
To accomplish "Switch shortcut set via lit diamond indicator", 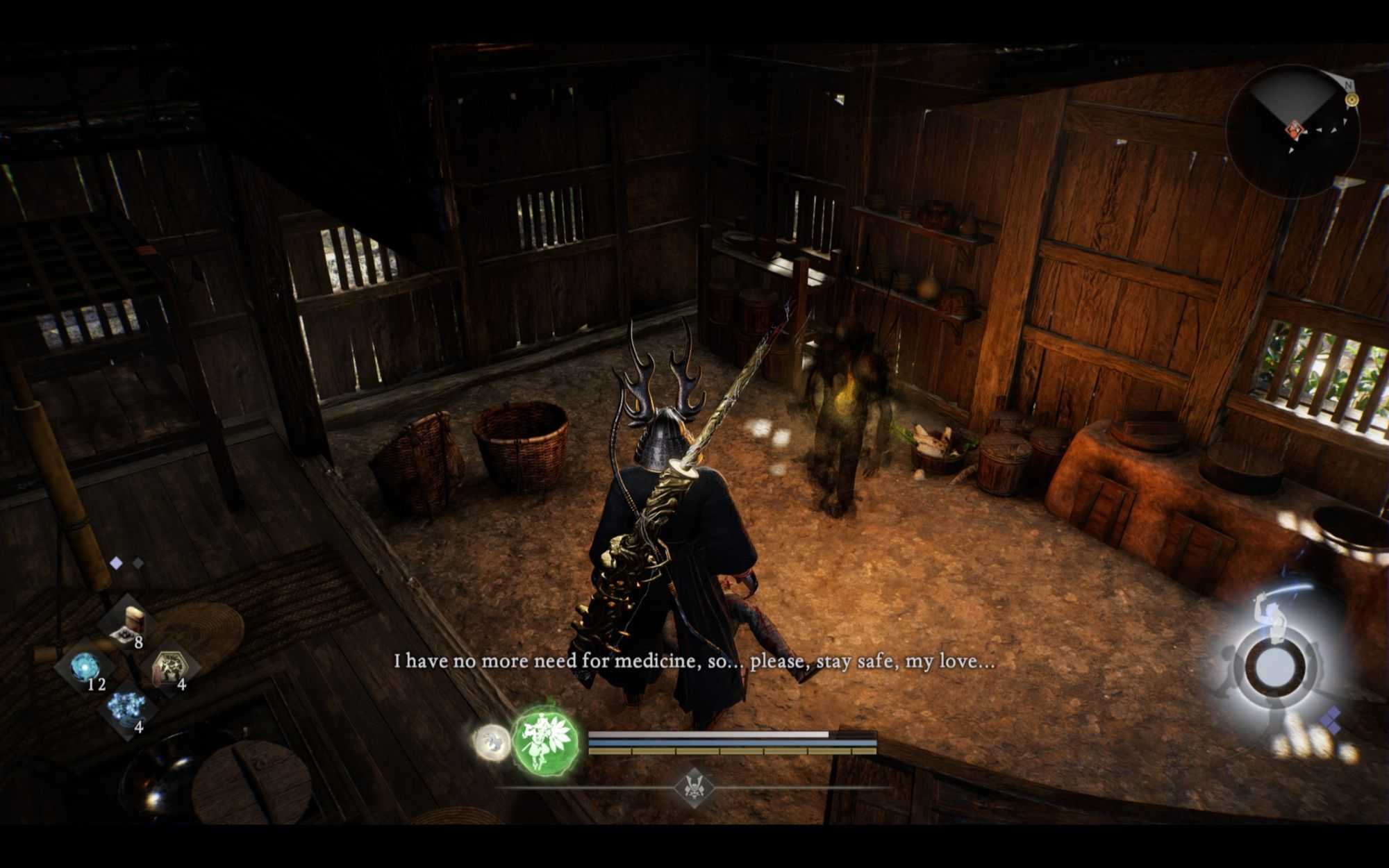I will 116,563.
